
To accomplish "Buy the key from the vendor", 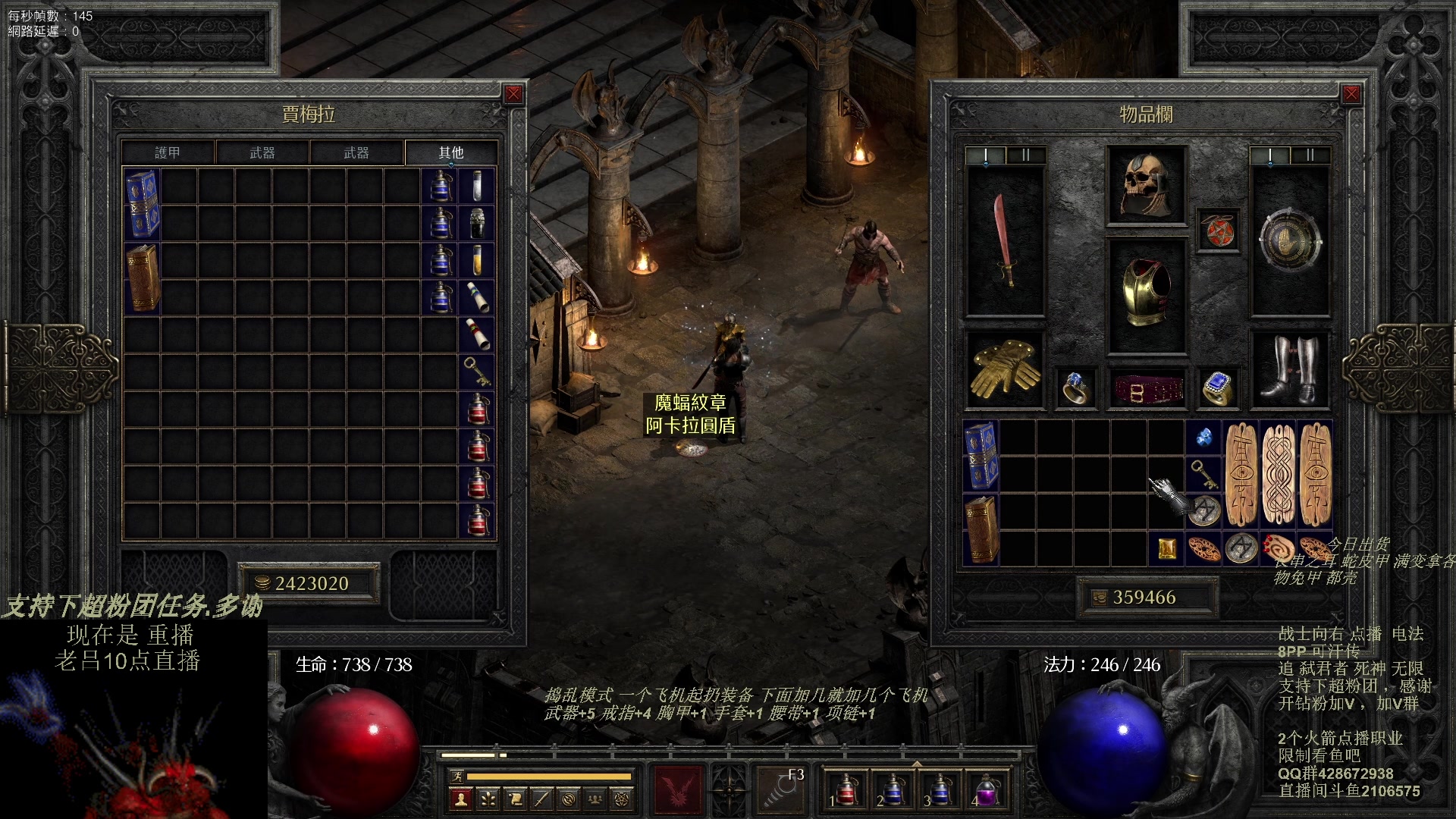I will 477,371.
